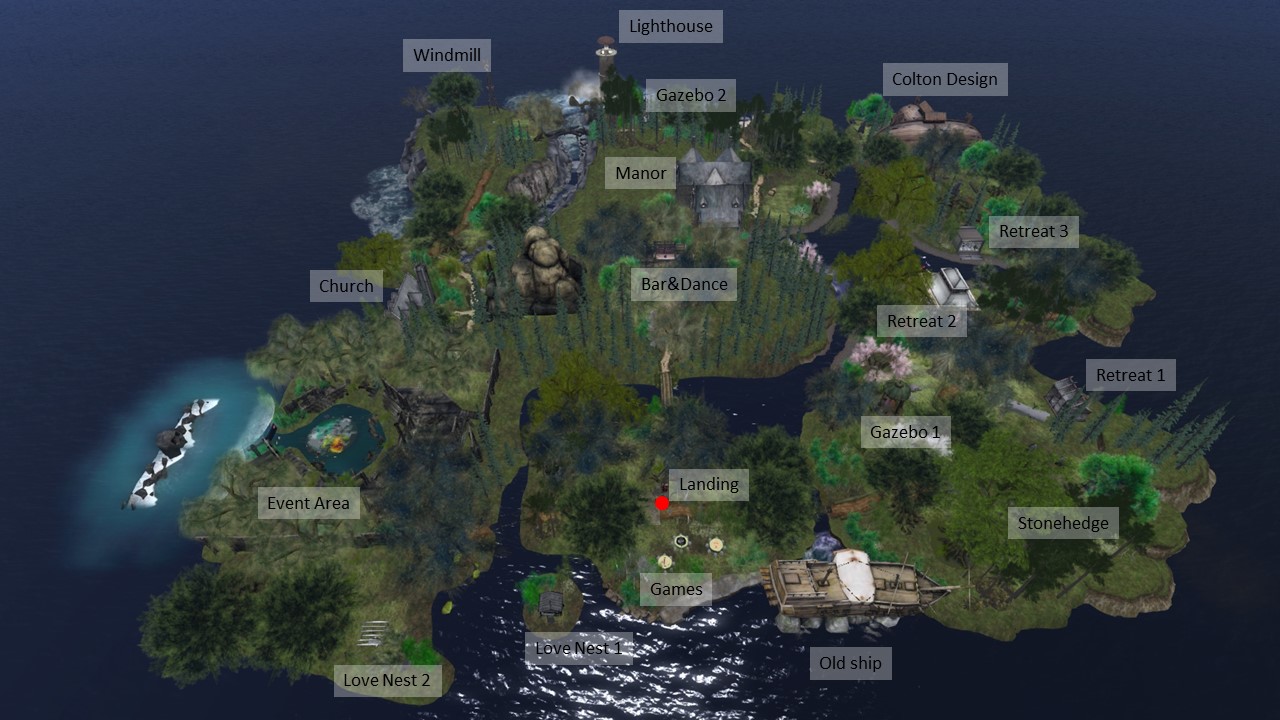
Task: Choose the Retreat 1 label
Action: pos(1130,375)
